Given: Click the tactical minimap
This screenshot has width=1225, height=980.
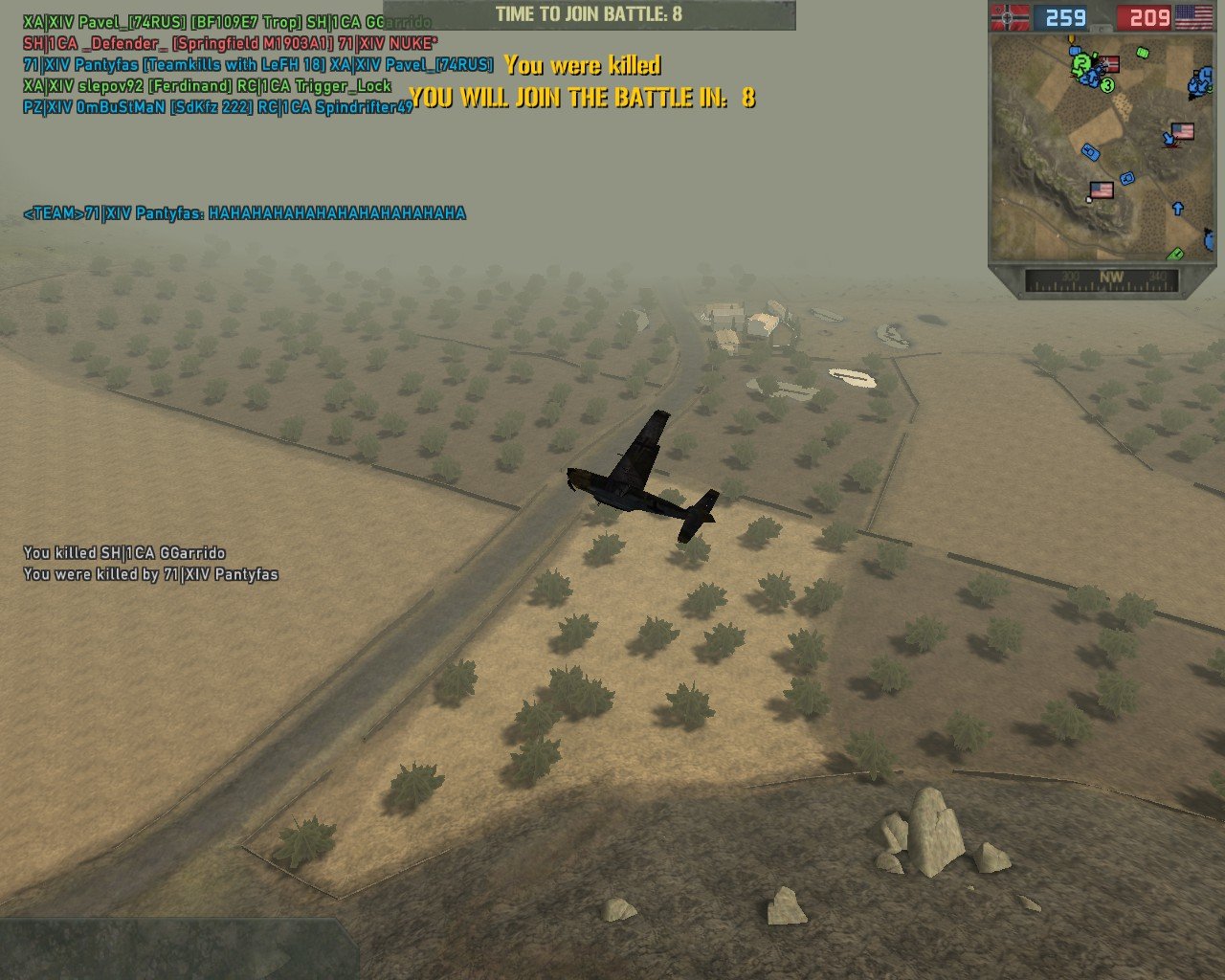Looking at the screenshot, I should (1101, 148).
